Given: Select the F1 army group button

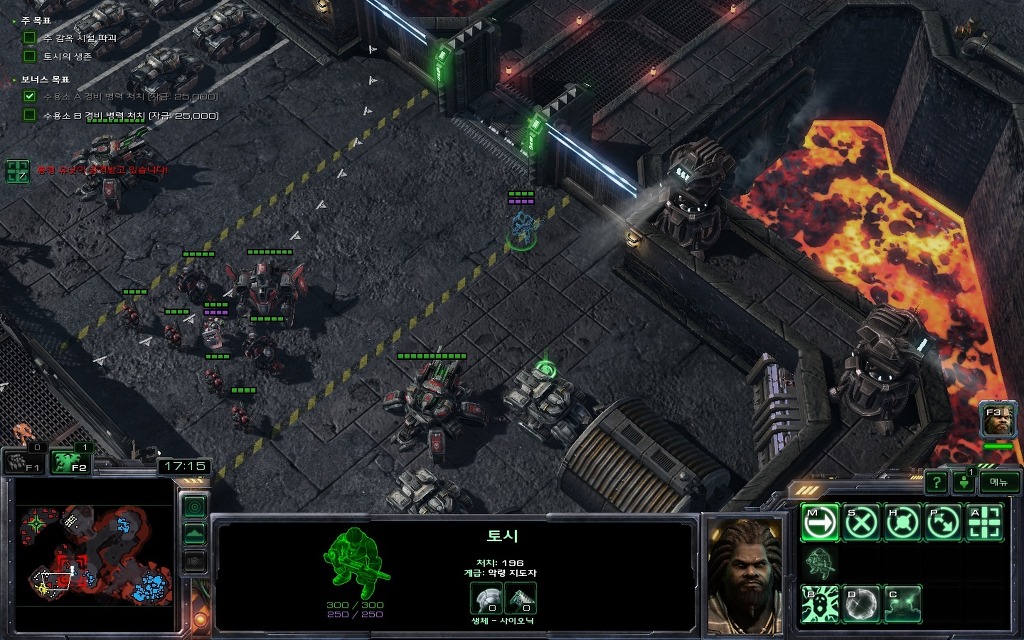Looking at the screenshot, I should 22,461.
